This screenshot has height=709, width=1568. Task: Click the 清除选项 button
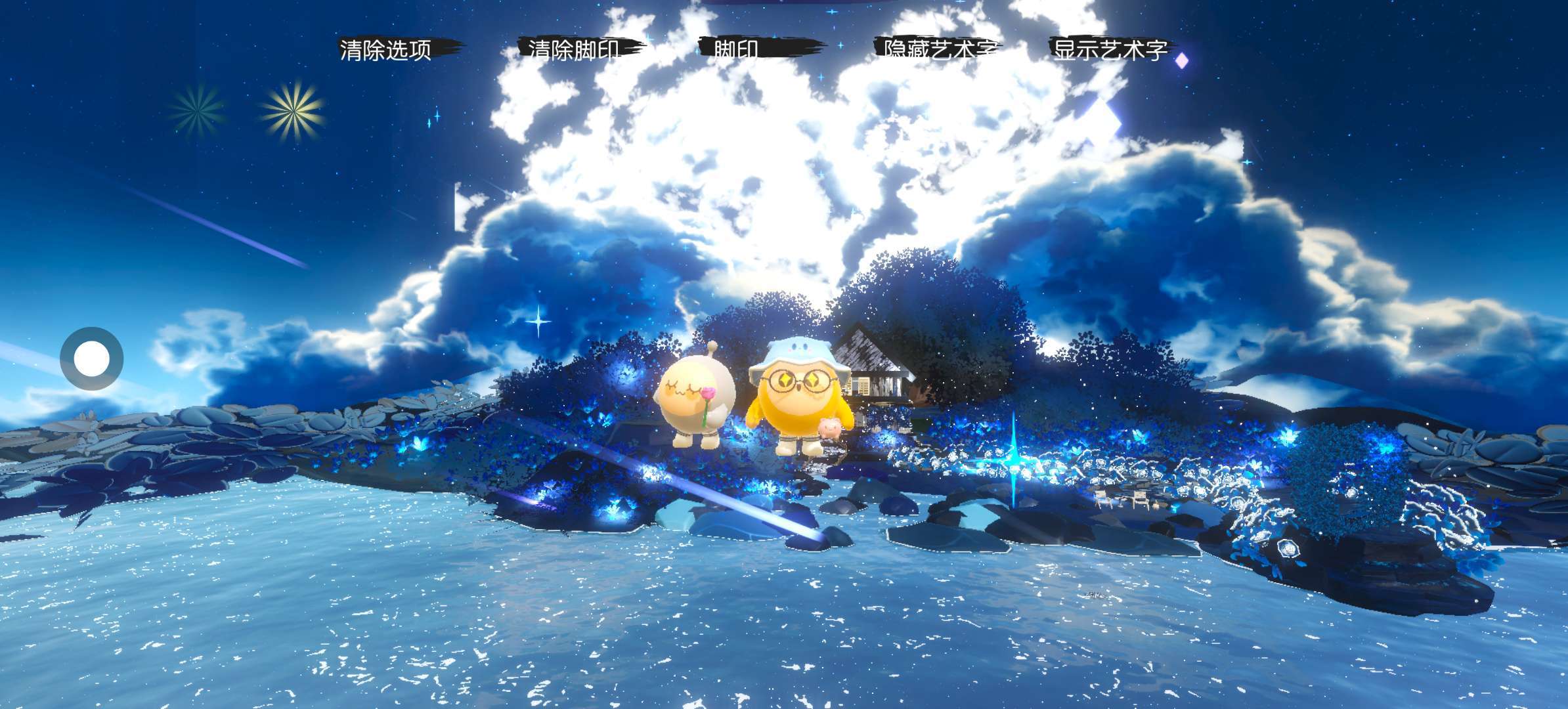386,49
